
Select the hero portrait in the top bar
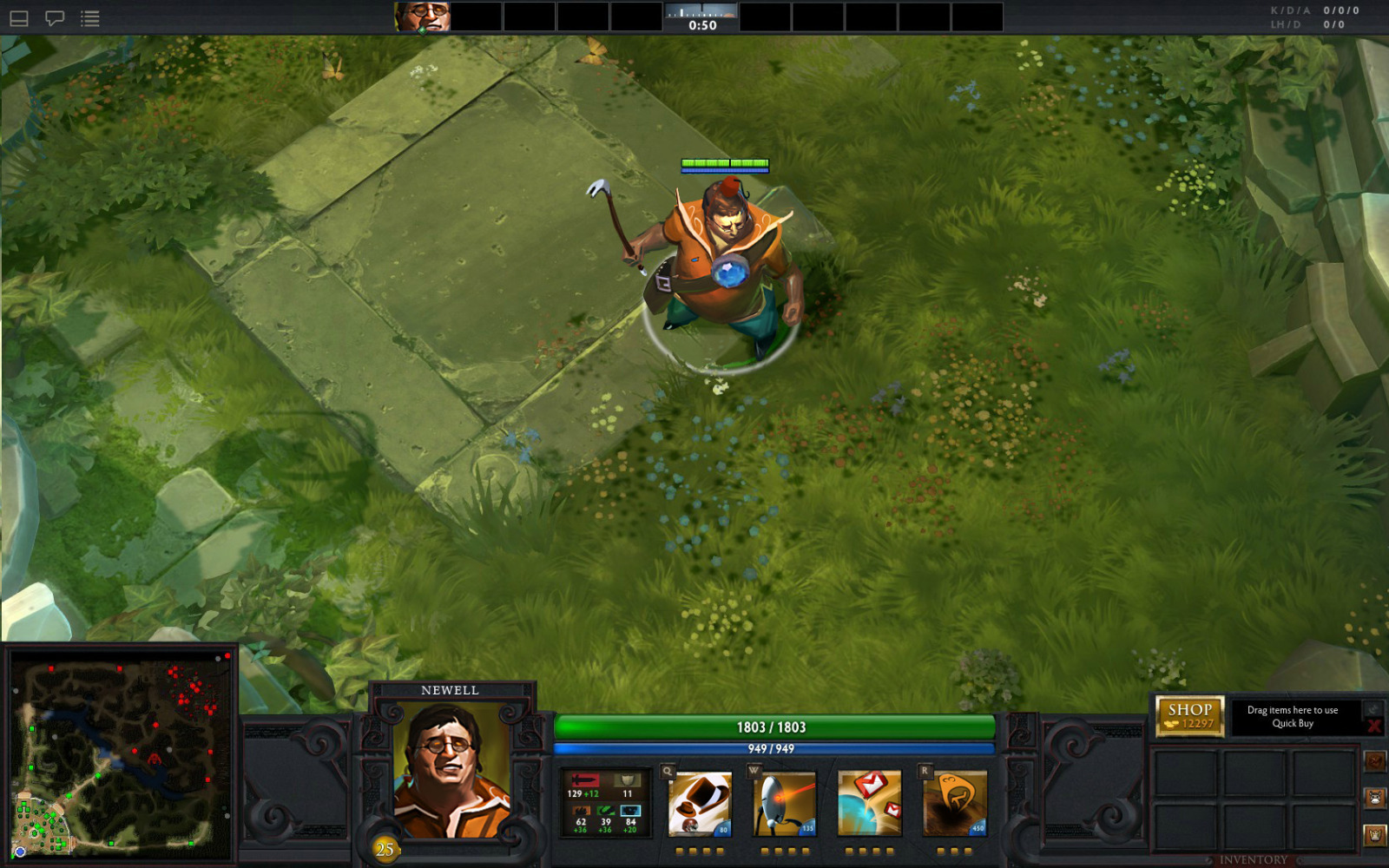423,16
